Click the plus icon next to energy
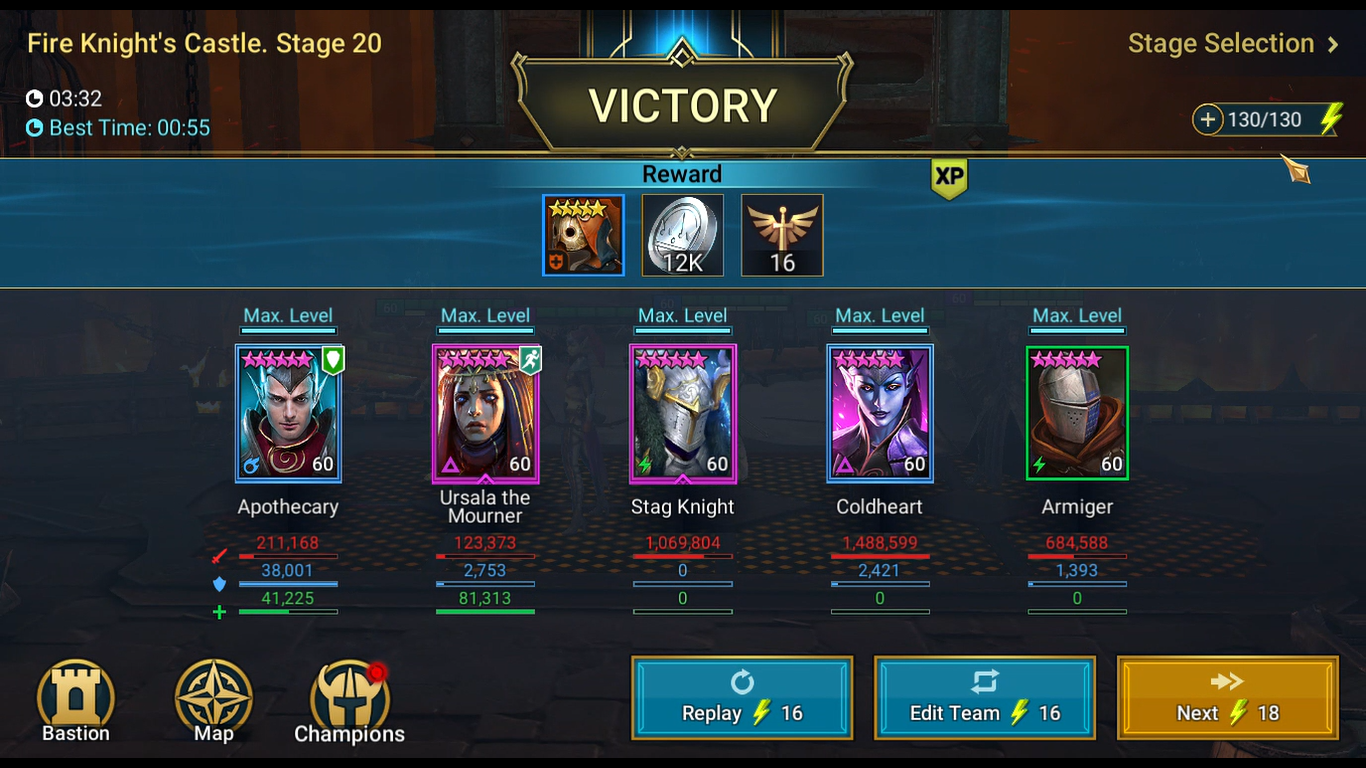Image resolution: width=1366 pixels, height=768 pixels. 1208,119
